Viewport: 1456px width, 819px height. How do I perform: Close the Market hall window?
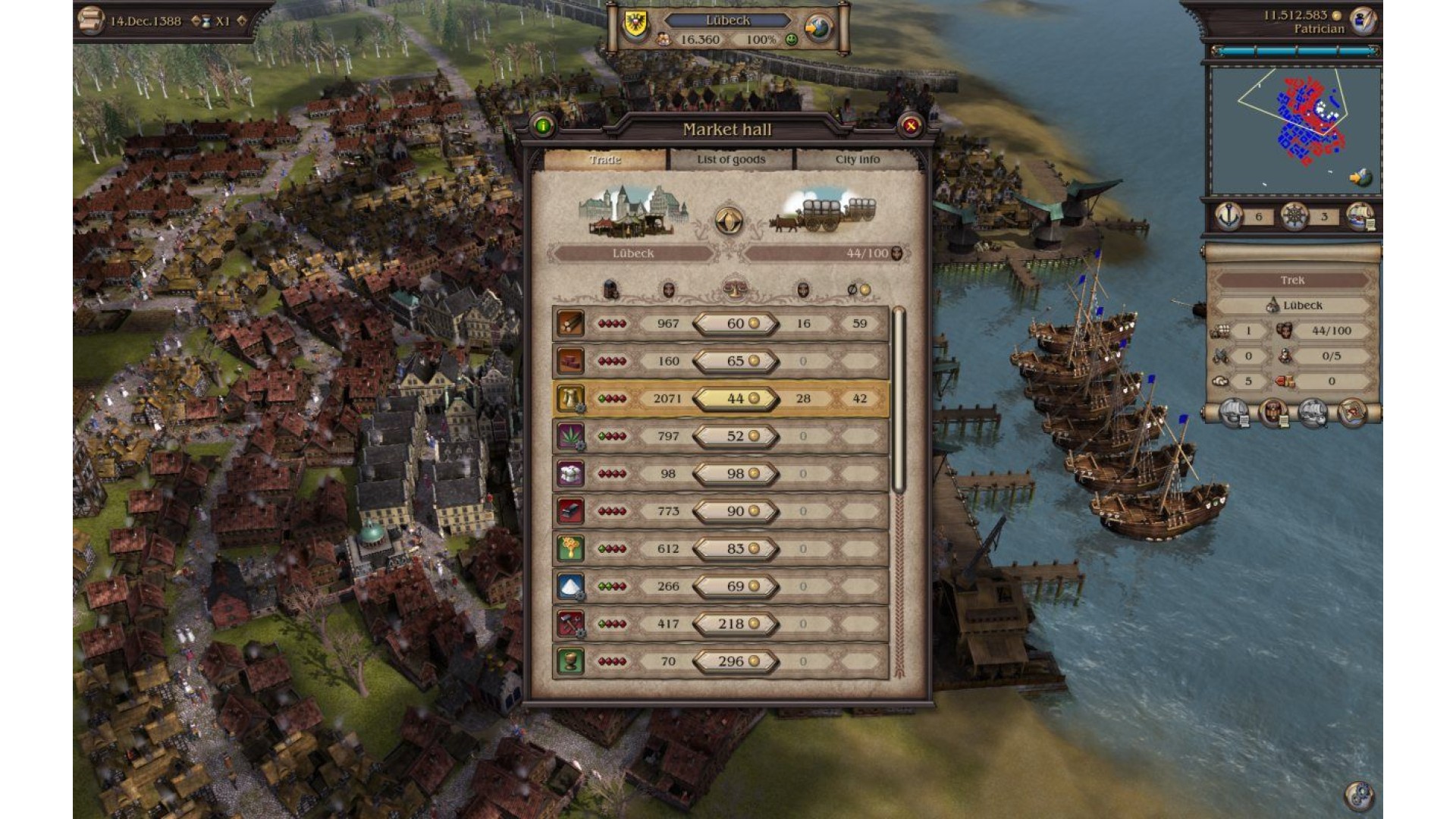[x=911, y=126]
